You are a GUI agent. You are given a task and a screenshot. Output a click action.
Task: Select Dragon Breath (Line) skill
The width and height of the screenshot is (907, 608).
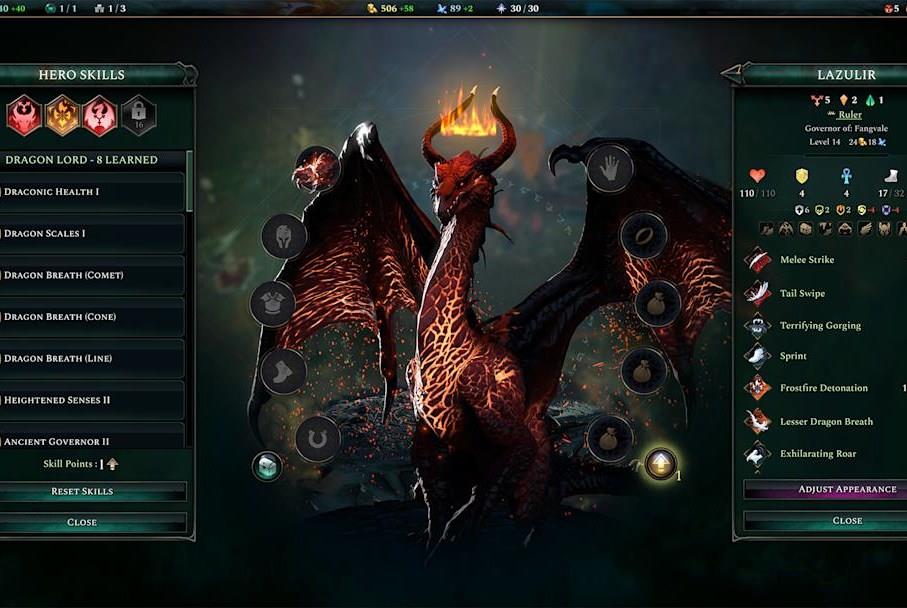coord(92,358)
